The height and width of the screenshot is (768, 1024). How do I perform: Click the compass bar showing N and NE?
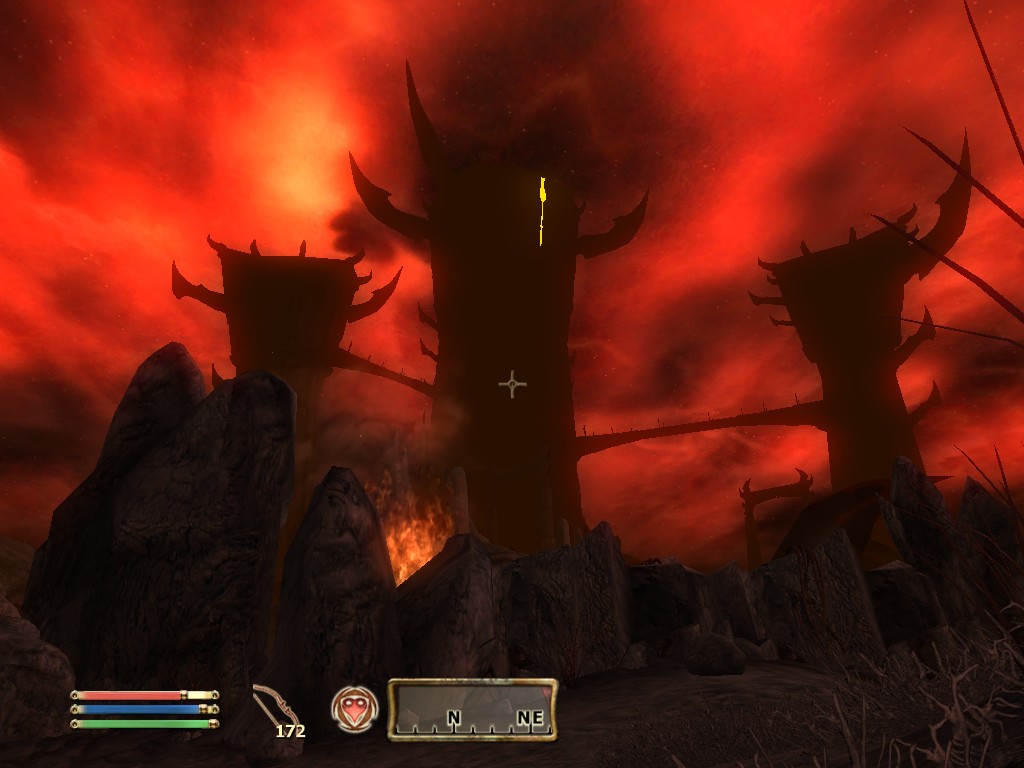[472, 709]
